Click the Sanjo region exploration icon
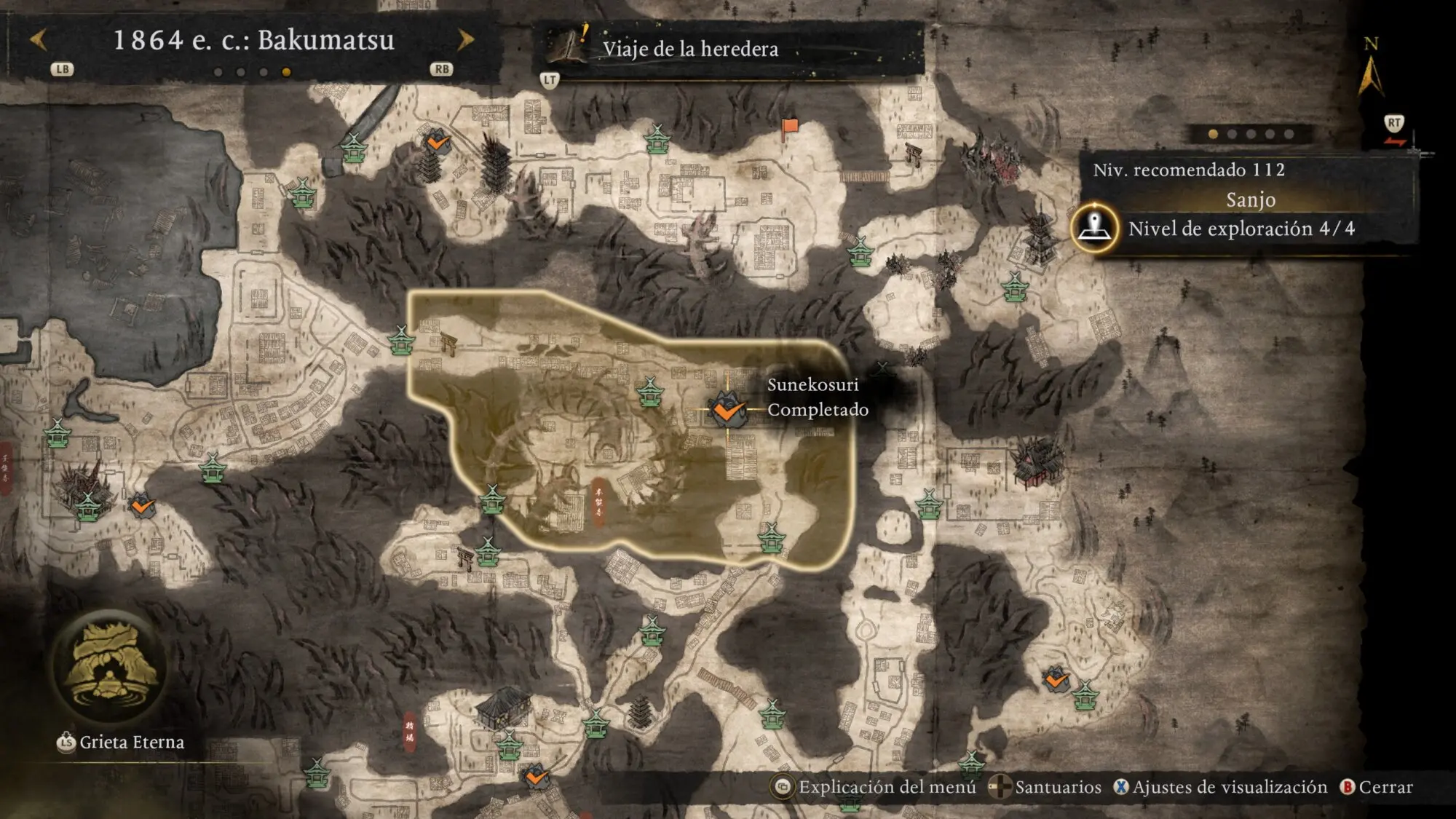 pos(1094,228)
